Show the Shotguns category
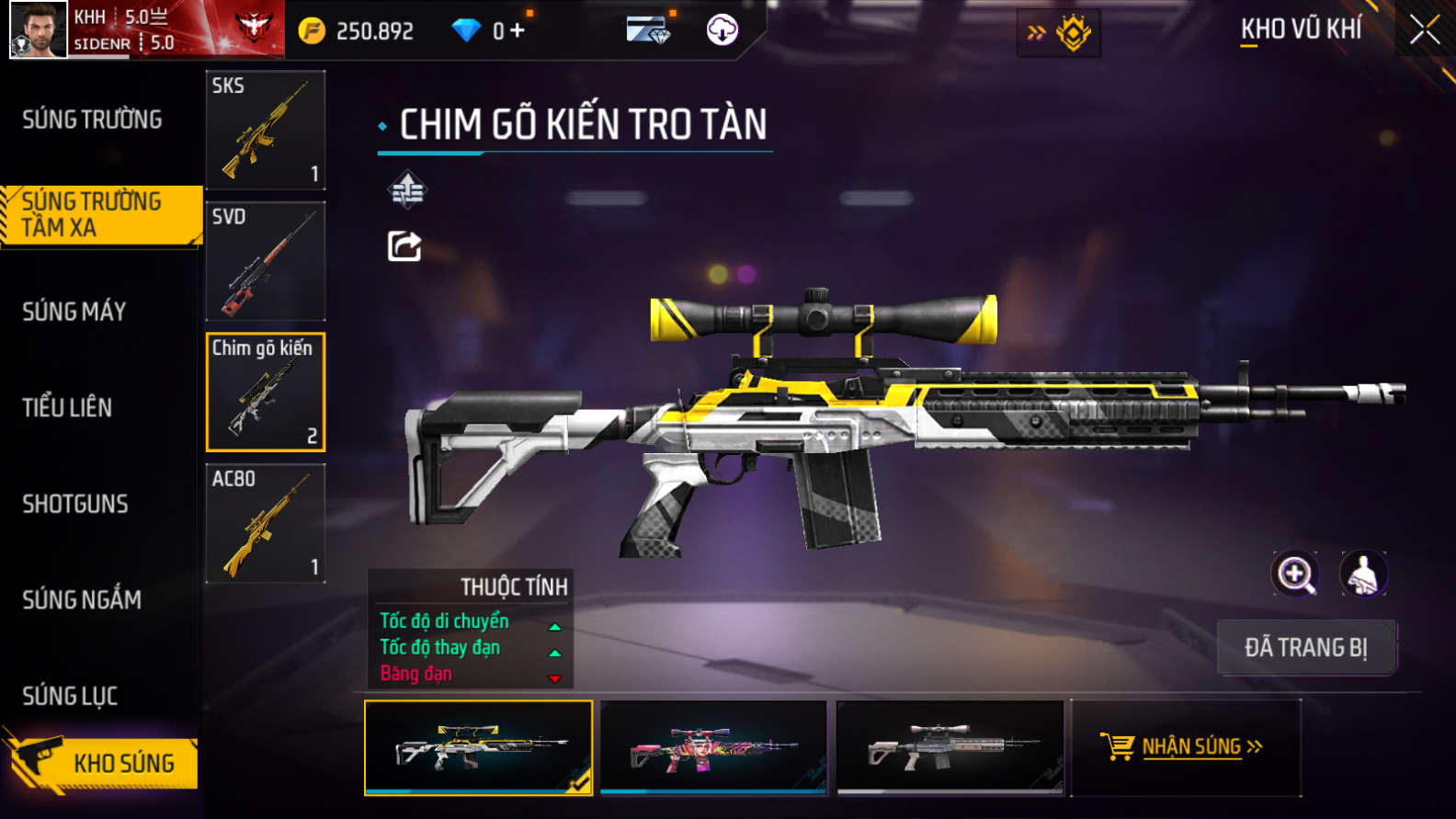Screen dimensions: 1456x819 coord(75,504)
